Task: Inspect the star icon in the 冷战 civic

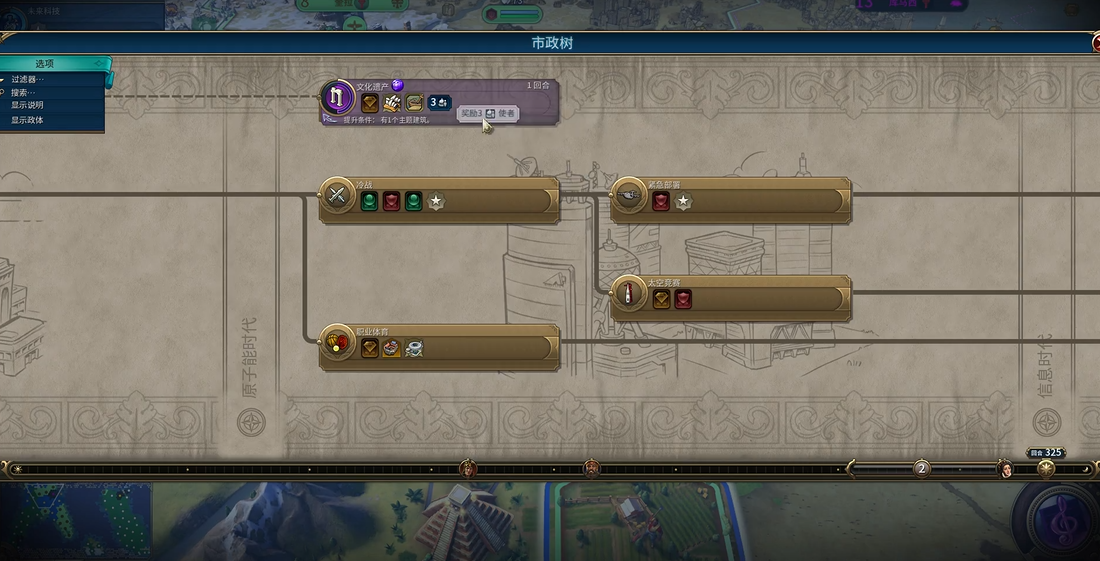Action: (436, 202)
